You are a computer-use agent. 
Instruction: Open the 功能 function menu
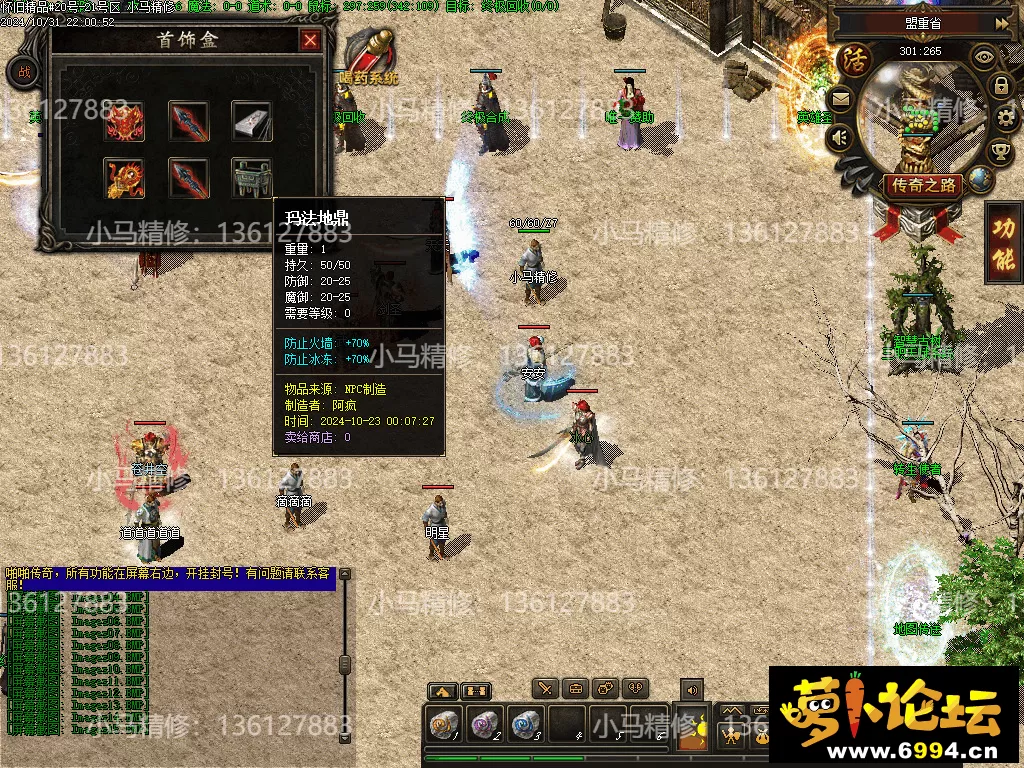[x=1003, y=242]
